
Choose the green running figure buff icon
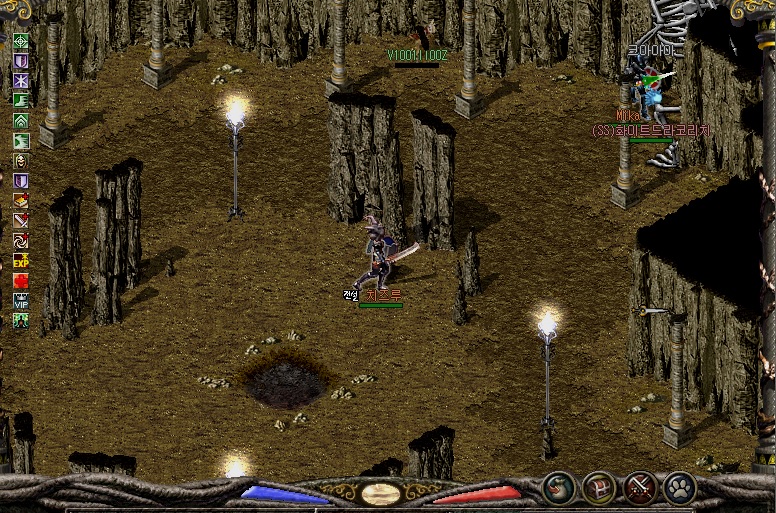[x=20, y=141]
